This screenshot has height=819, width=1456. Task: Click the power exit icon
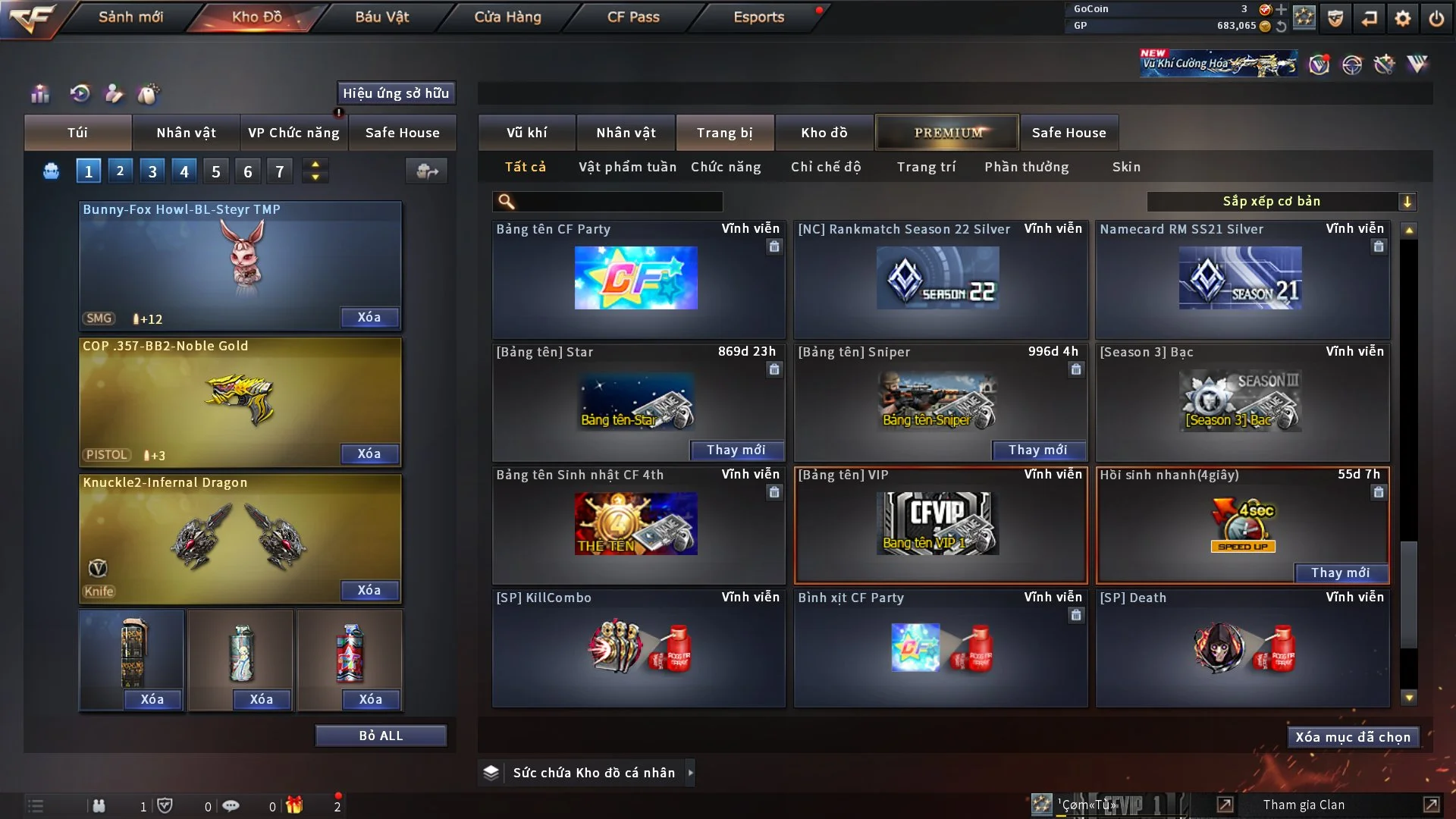(x=1436, y=17)
